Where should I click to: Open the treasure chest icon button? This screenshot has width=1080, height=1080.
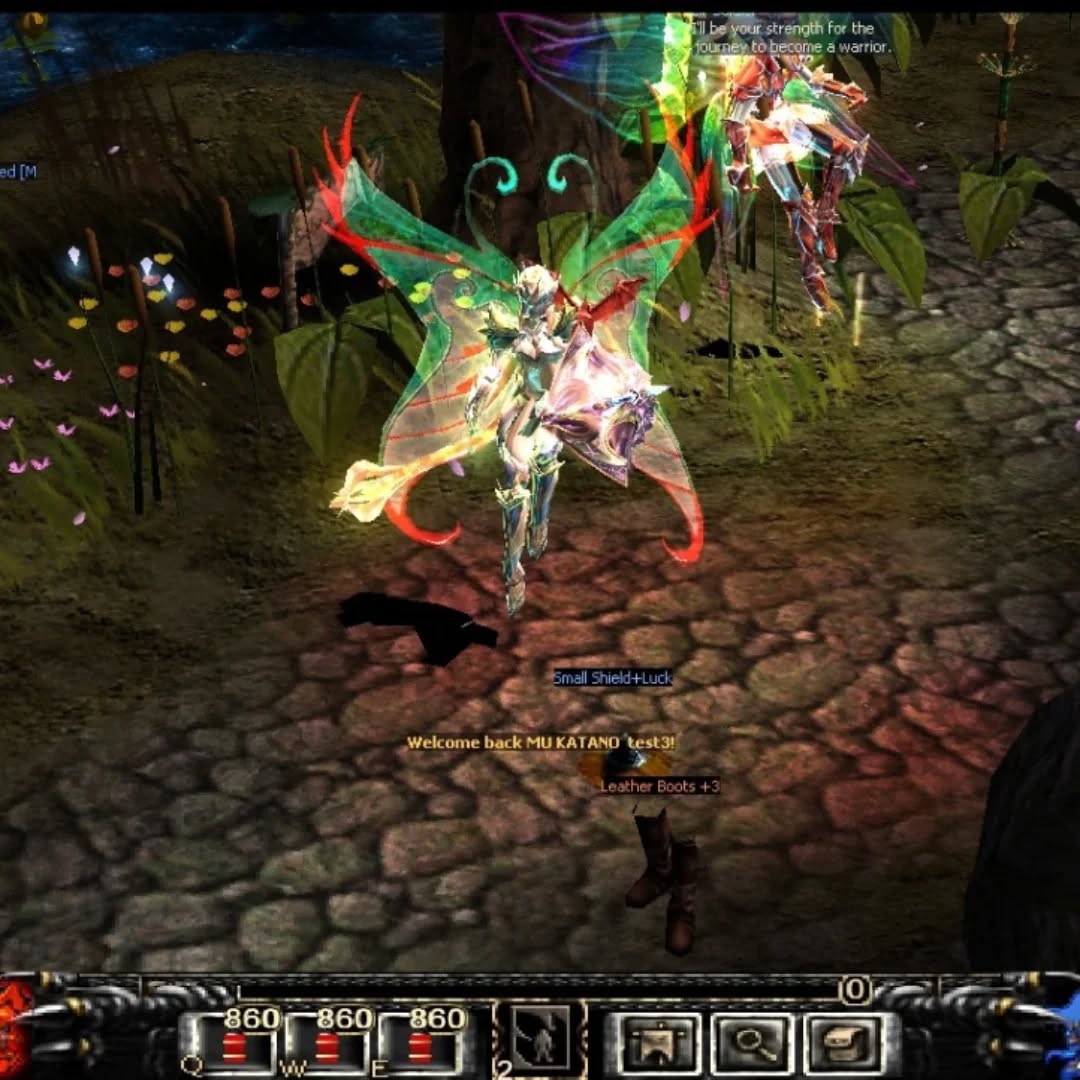pos(843,1045)
